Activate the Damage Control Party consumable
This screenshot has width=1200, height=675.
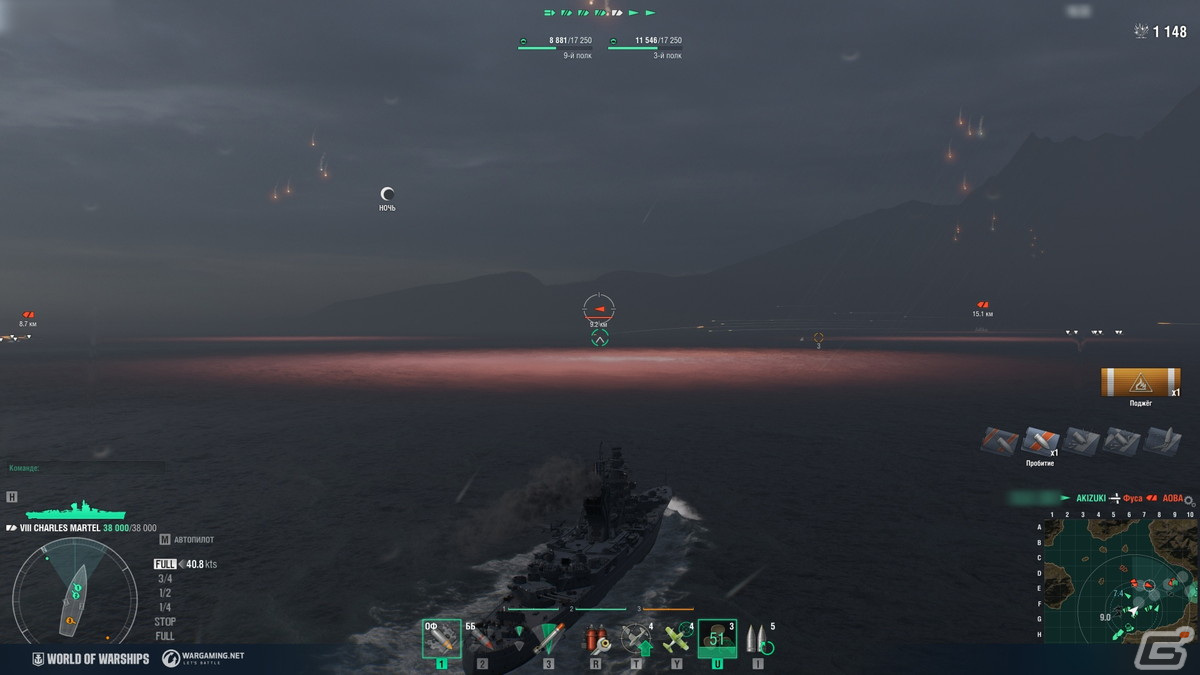coord(597,639)
